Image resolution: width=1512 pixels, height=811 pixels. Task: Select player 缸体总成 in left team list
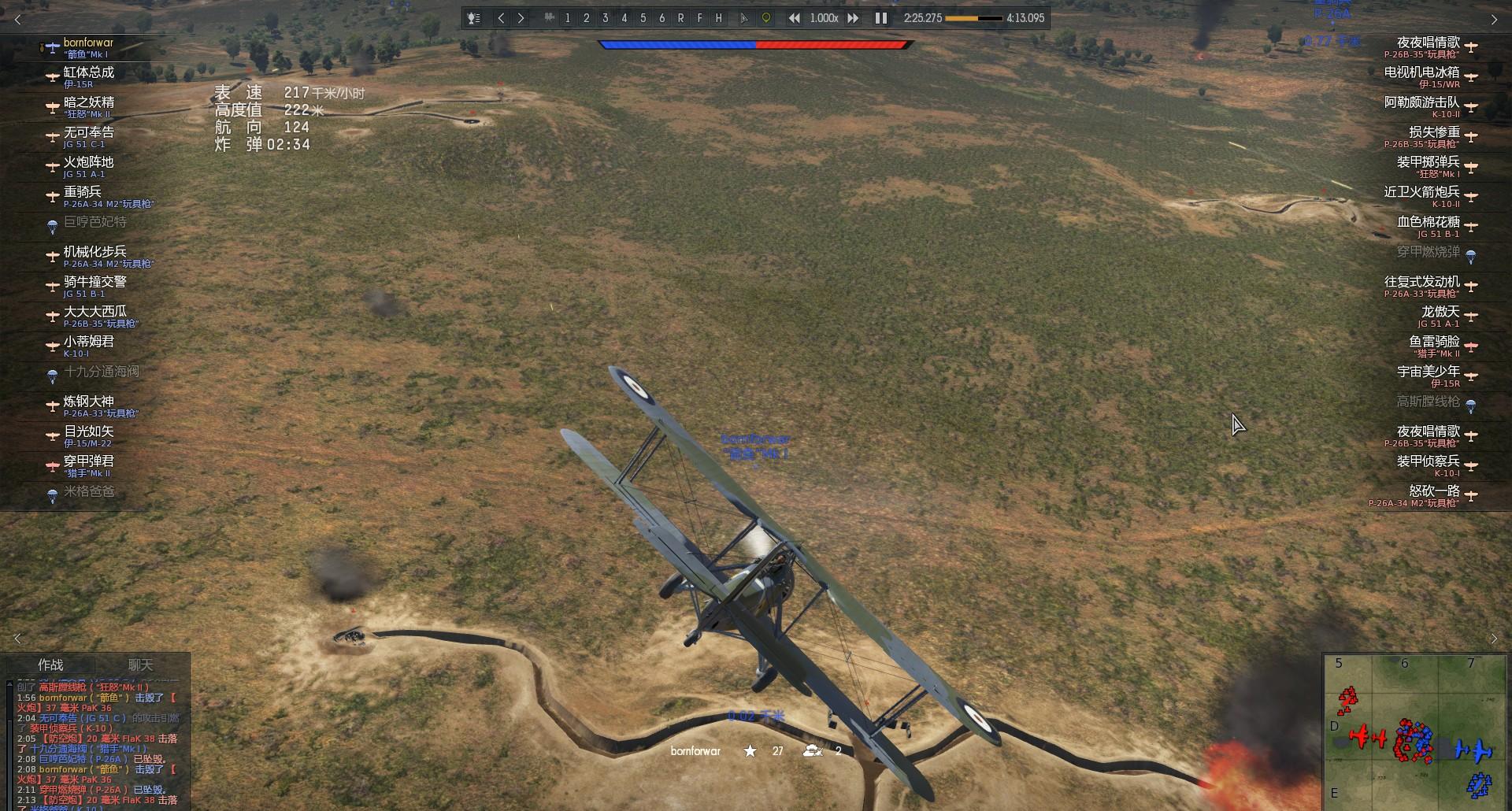[88, 76]
